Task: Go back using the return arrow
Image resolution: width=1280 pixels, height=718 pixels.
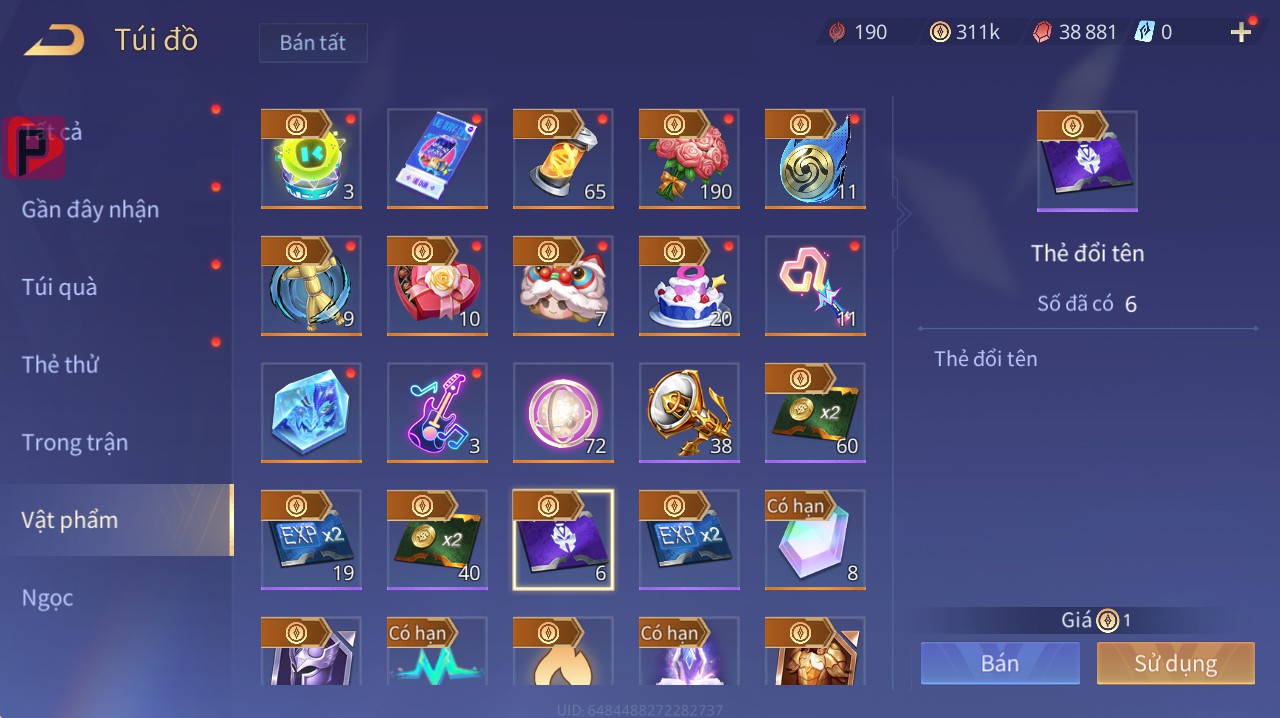Action: pos(55,41)
